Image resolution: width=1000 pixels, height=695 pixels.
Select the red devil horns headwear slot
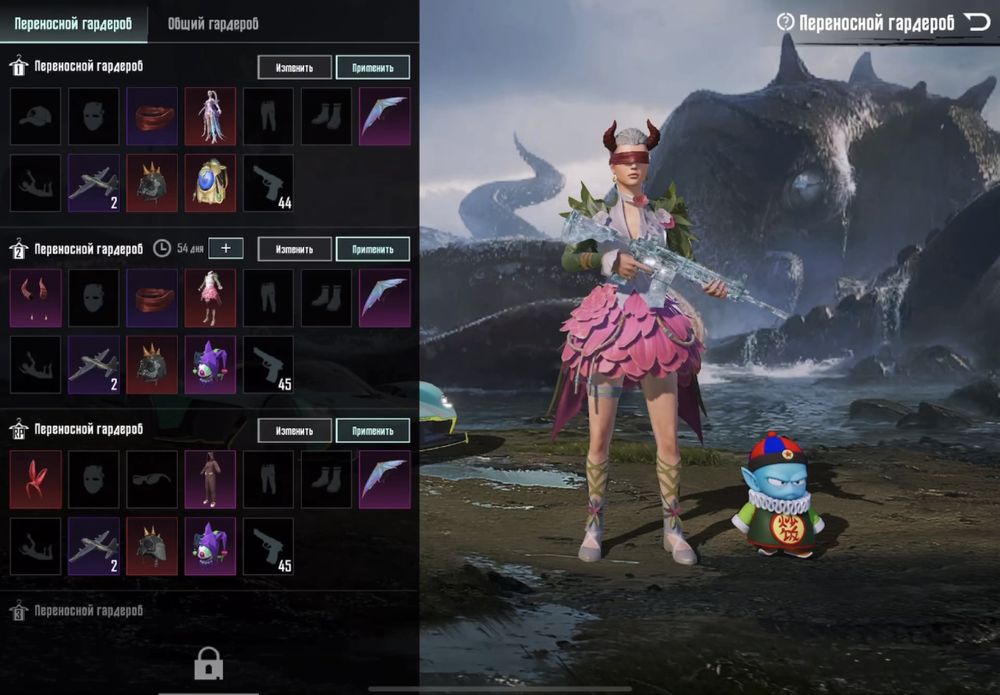pyautogui.click(x=36, y=298)
